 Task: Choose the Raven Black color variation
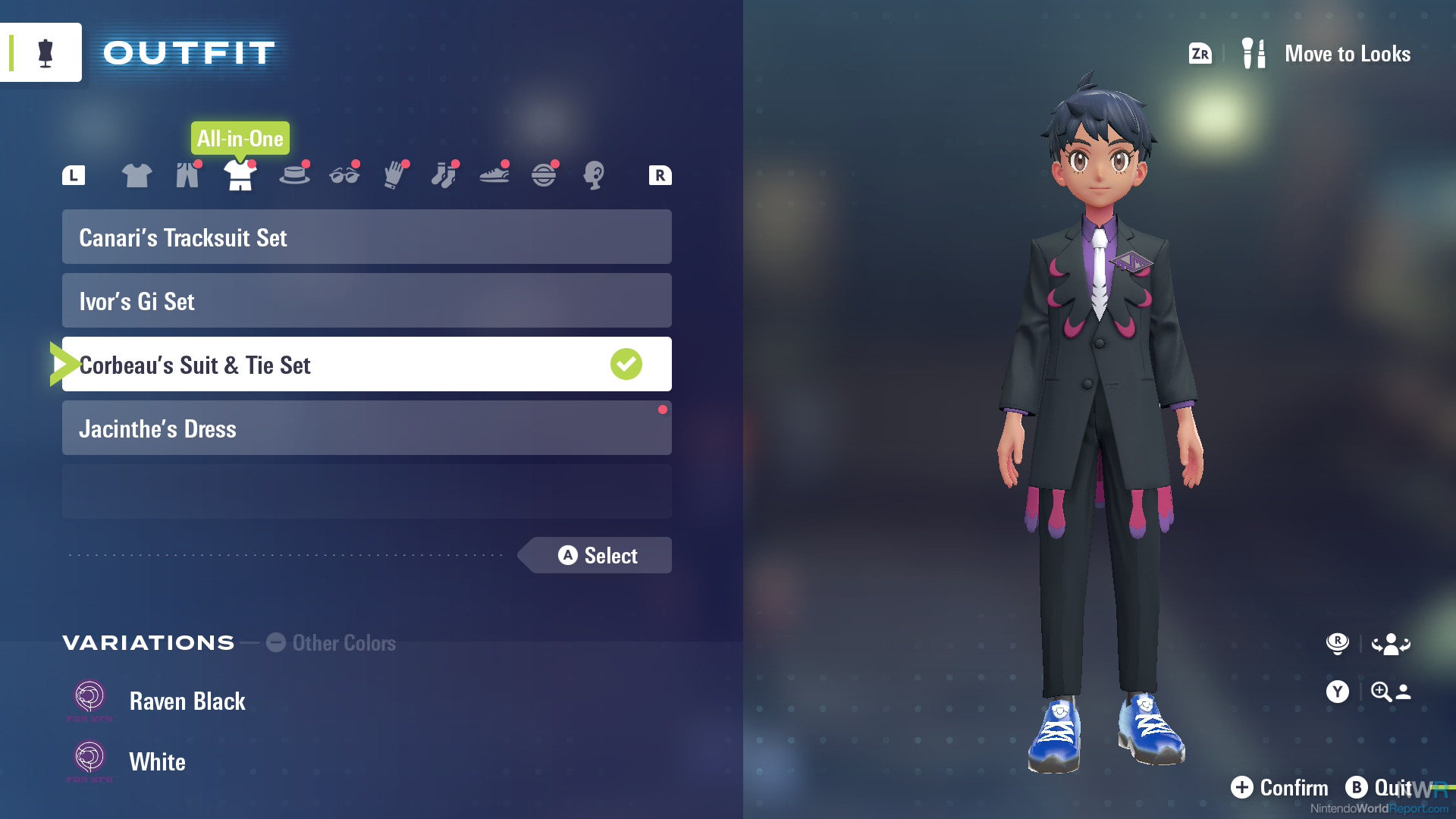tap(187, 701)
